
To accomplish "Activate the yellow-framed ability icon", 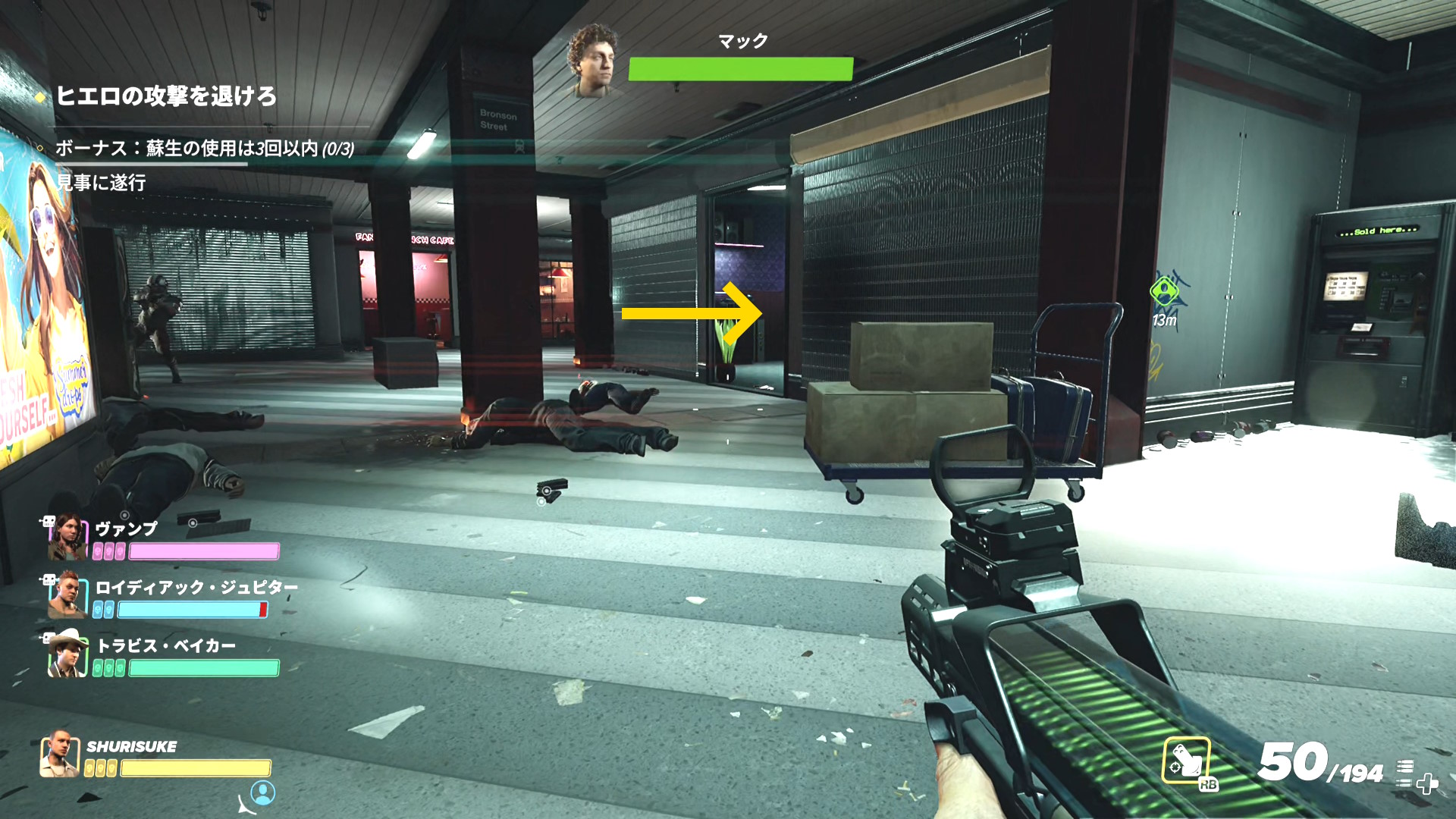I will 1185,761.
